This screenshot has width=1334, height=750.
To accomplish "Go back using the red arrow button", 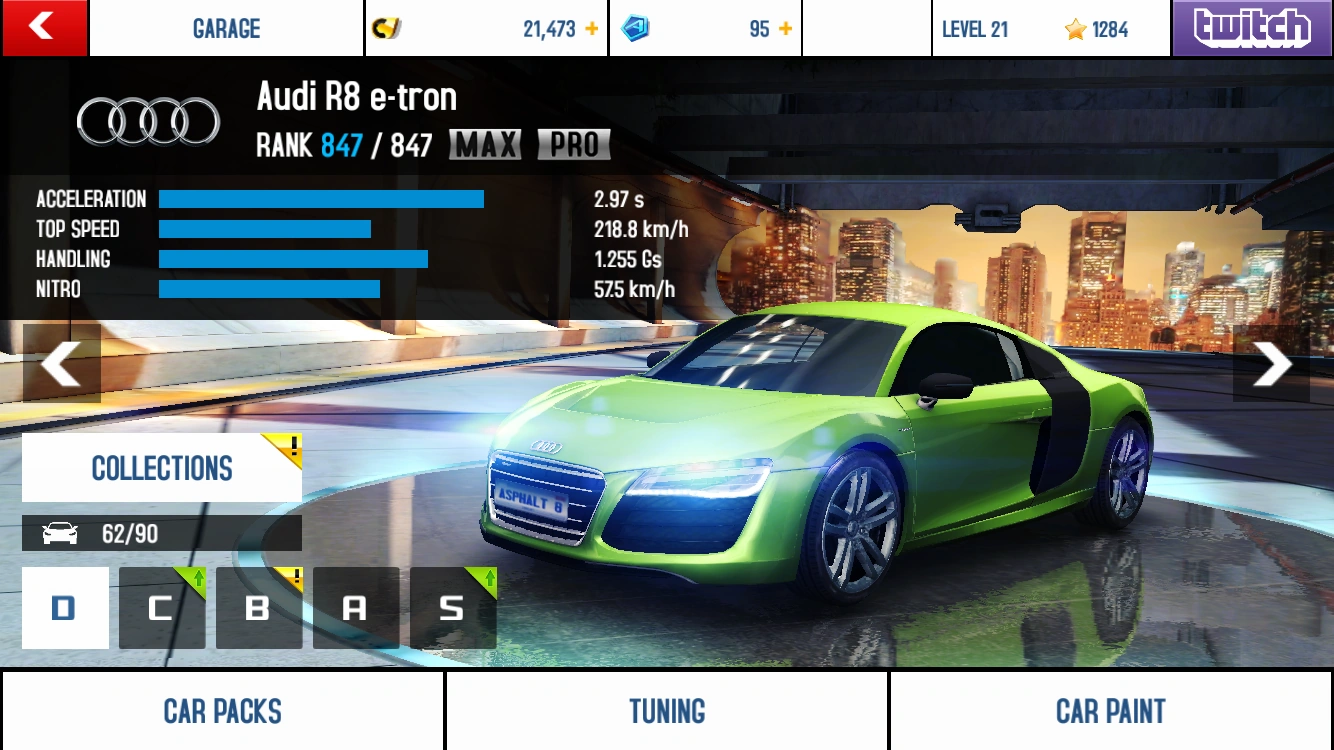I will 44,28.
